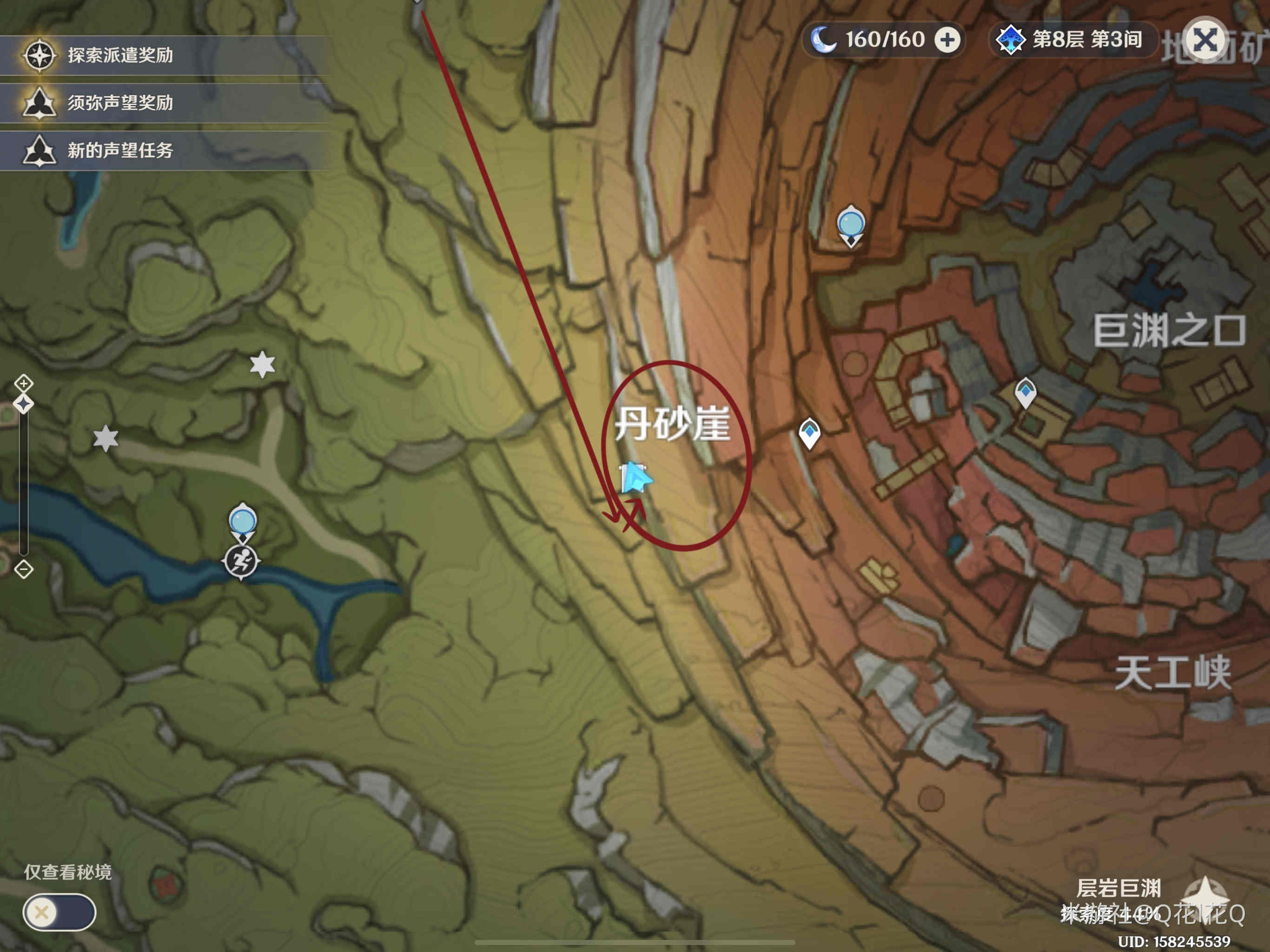Select the blue orb marker above 巨渊之口
Image resolution: width=1270 pixels, height=952 pixels.
click(x=850, y=225)
